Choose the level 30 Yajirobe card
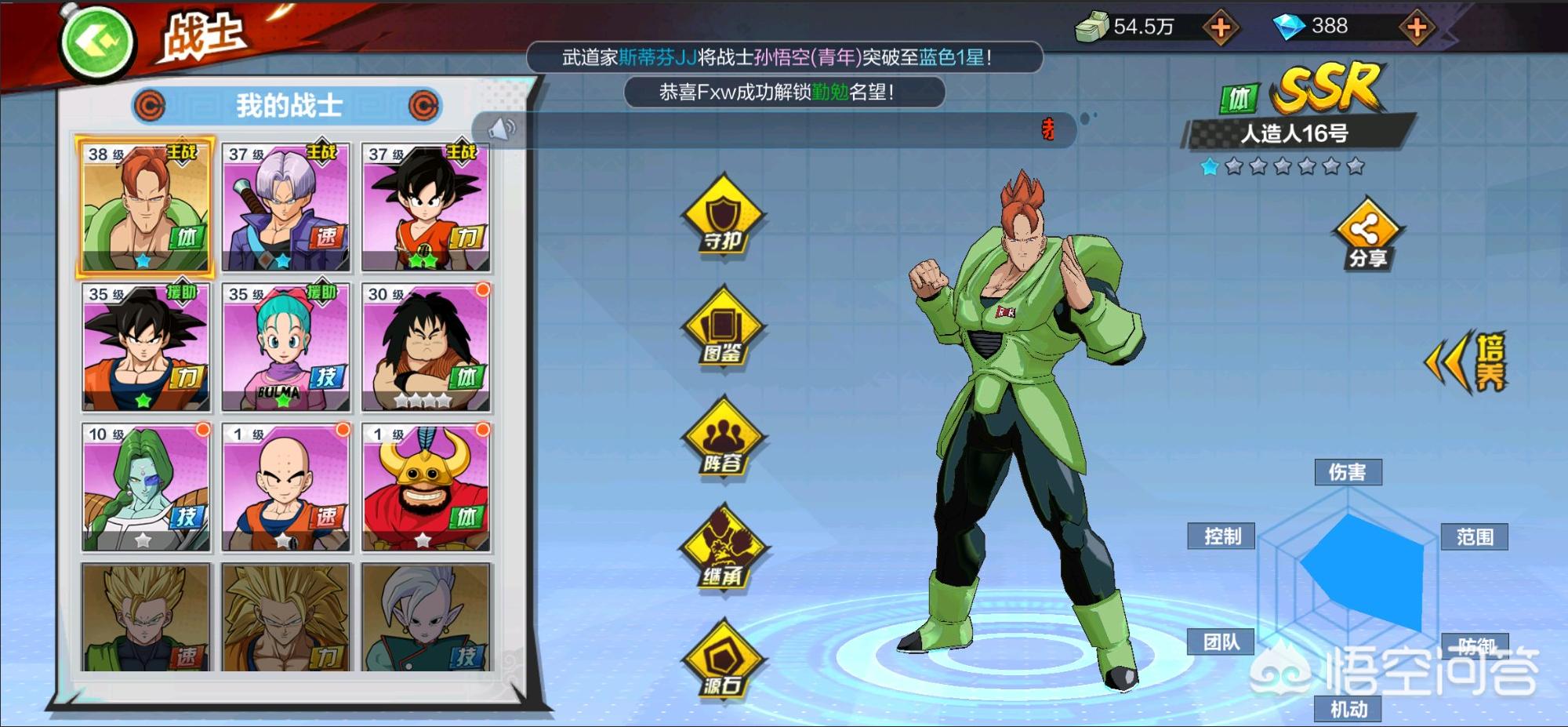The width and height of the screenshot is (1568, 727). point(426,347)
